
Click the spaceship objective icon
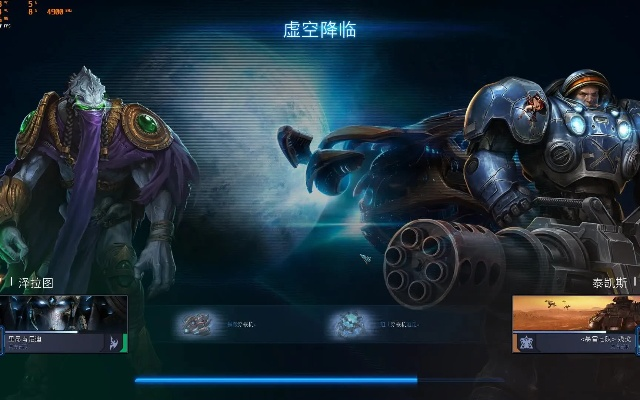[196, 324]
